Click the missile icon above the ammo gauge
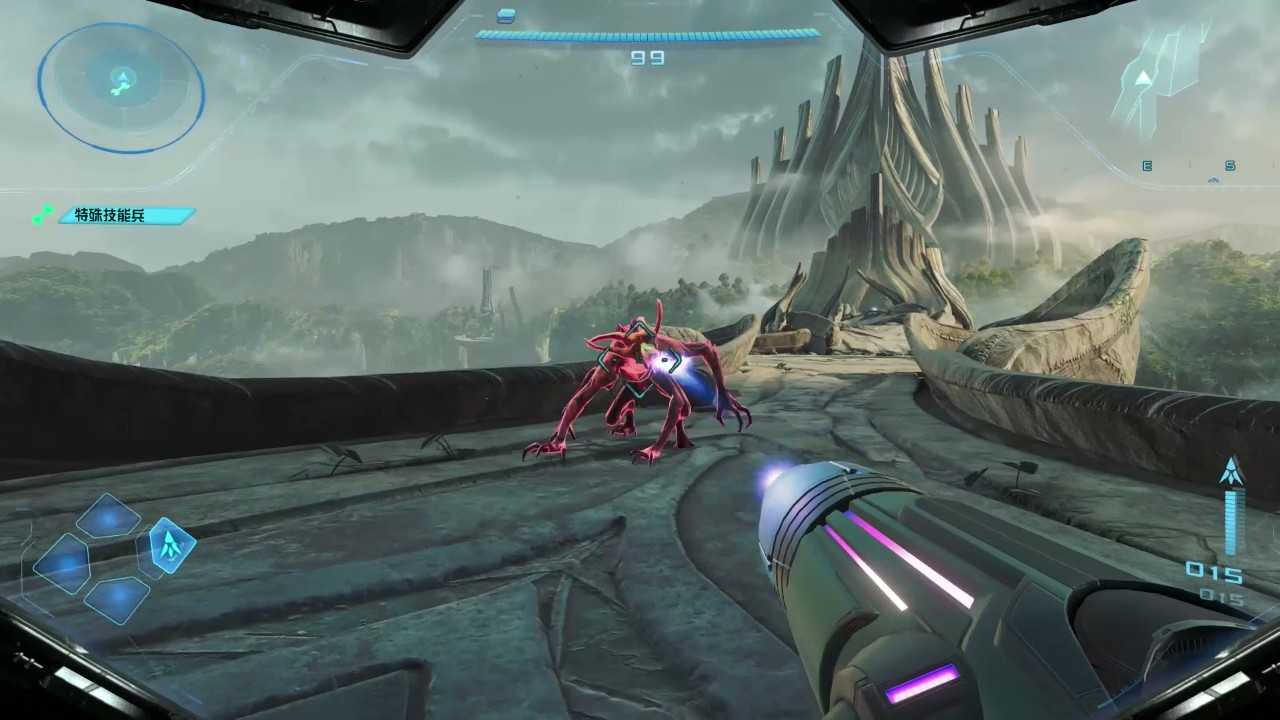Viewport: 1280px width, 720px height. [1232, 472]
